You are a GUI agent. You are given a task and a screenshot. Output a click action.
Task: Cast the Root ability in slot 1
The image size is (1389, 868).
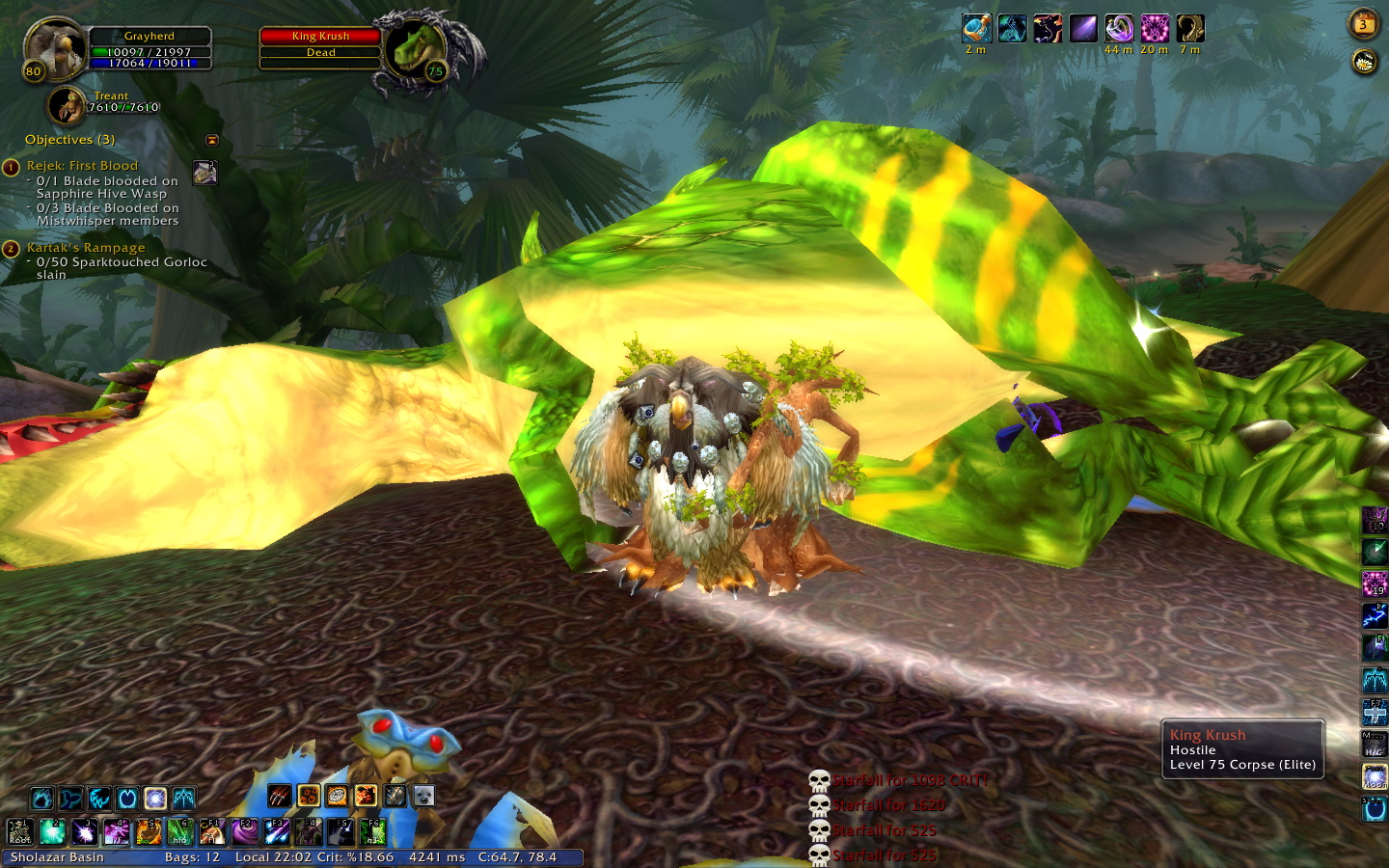pyautogui.click(x=20, y=831)
